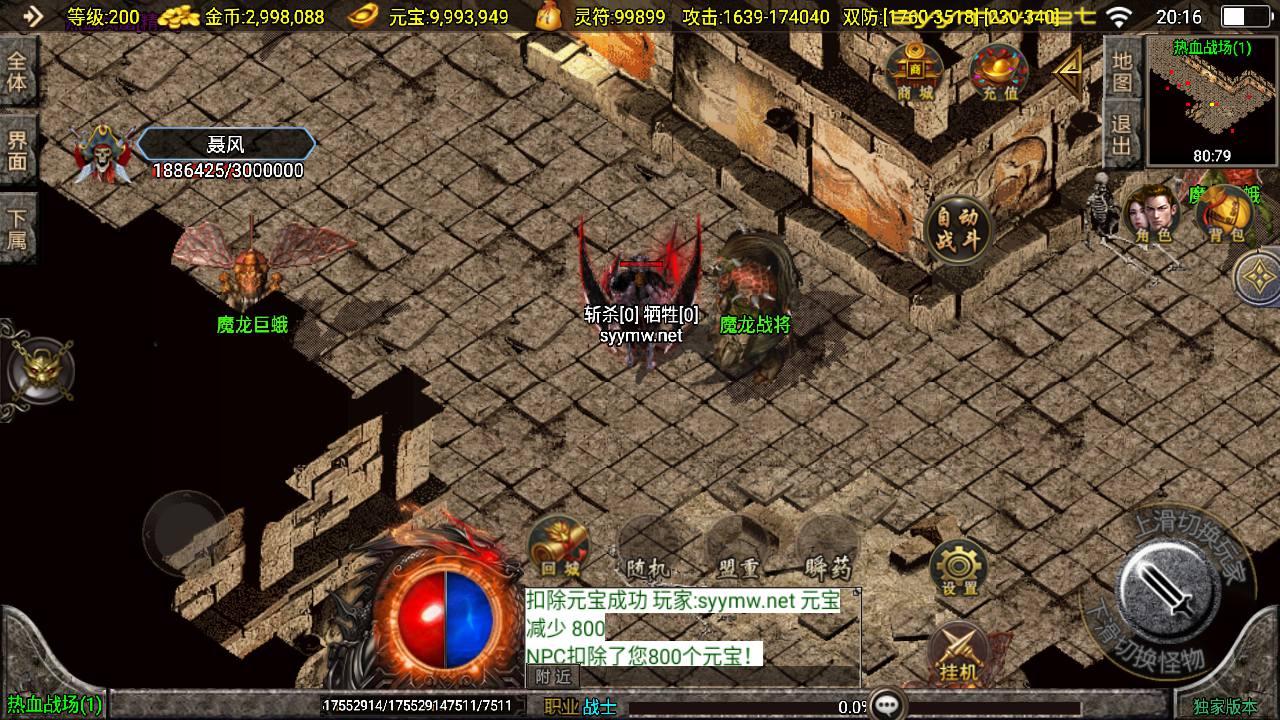
Task: Use the 回城 return-to-town scroll
Action: click(x=559, y=547)
